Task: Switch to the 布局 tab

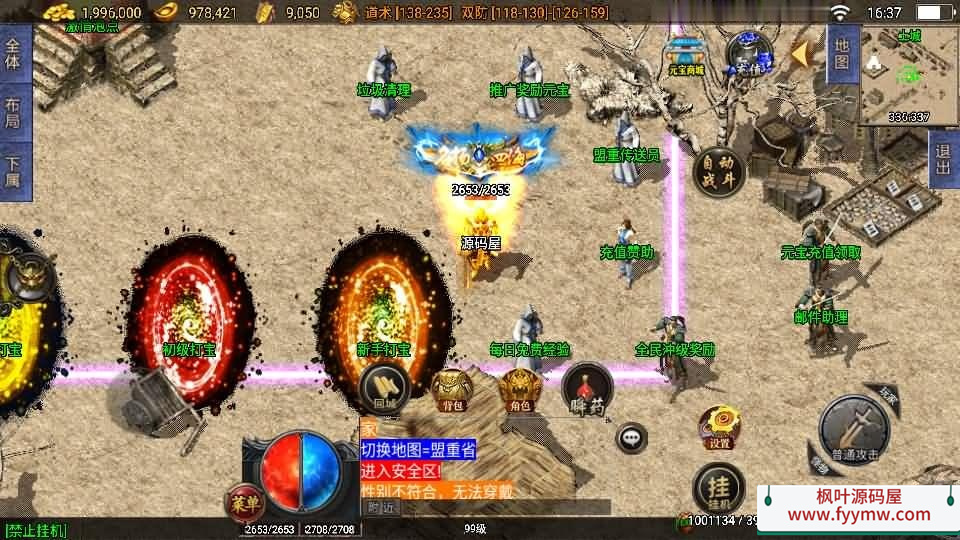Action: coord(13,113)
